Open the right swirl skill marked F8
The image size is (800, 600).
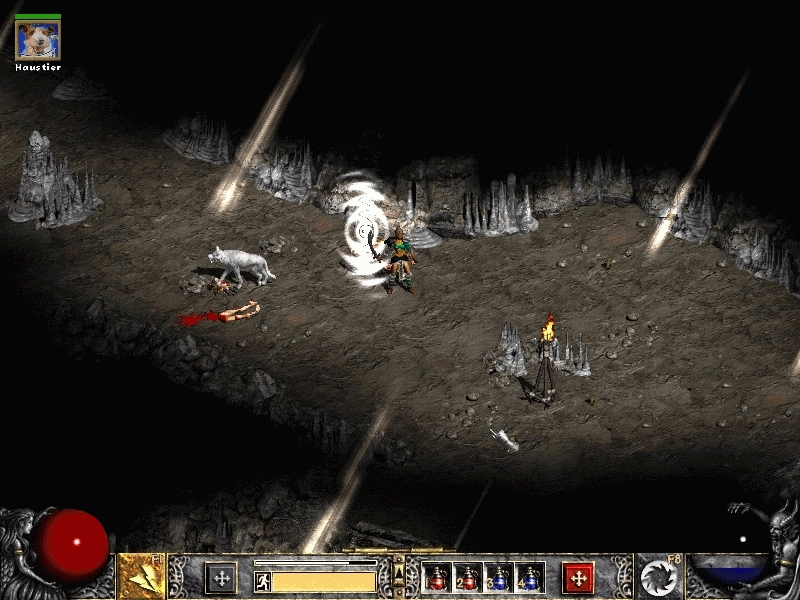[659, 577]
